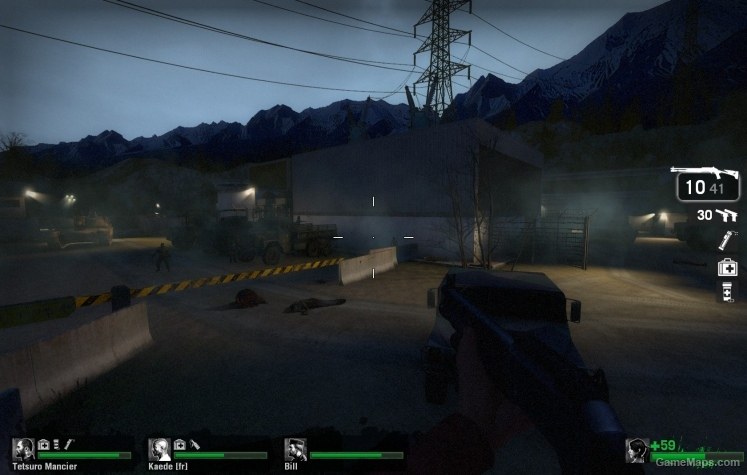Click Tetsuro Mancier's teammate portrait
The image size is (747, 475).
[x=23, y=449]
